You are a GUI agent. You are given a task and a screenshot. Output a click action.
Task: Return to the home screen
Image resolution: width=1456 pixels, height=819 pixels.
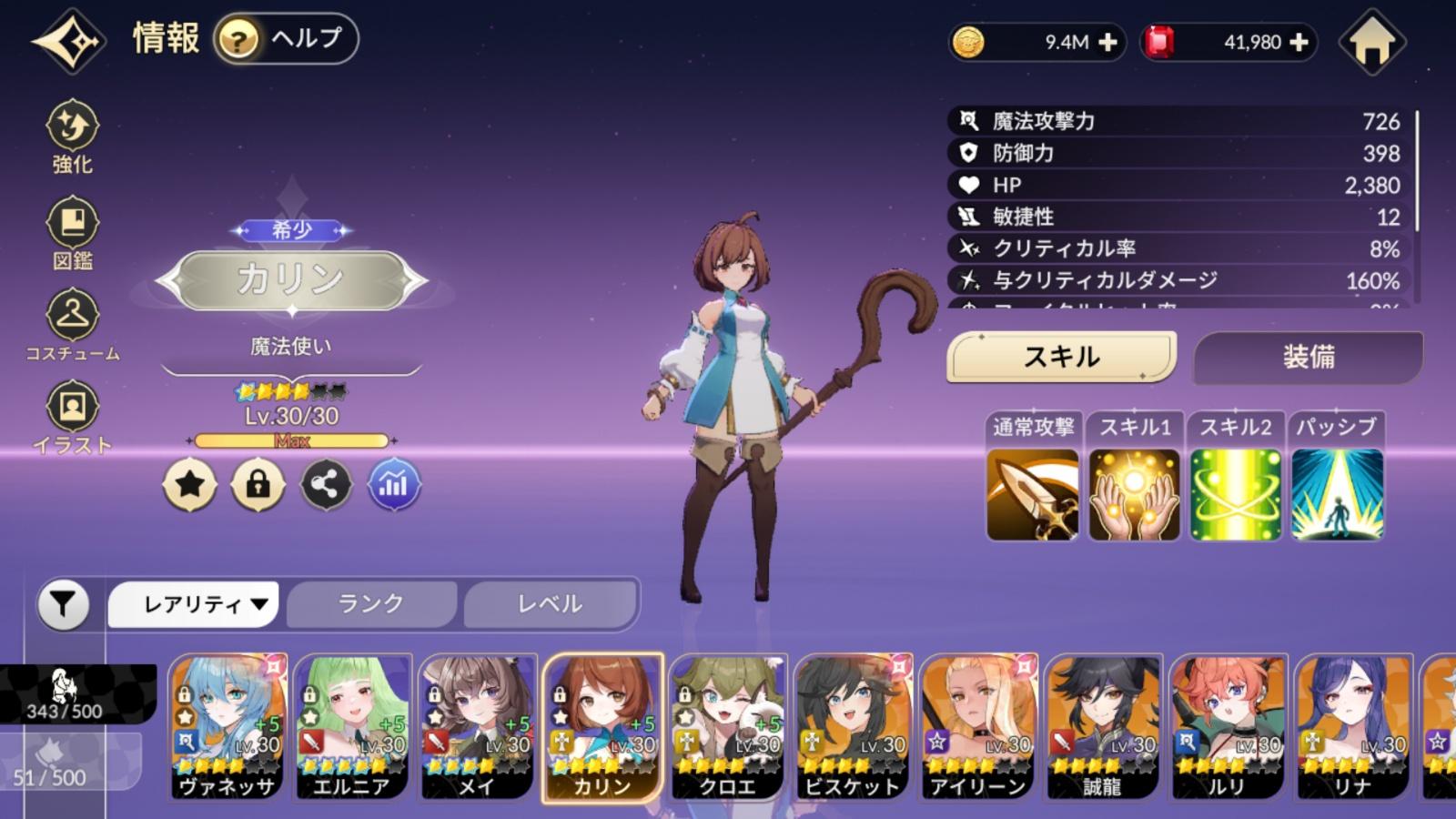click(1371, 42)
